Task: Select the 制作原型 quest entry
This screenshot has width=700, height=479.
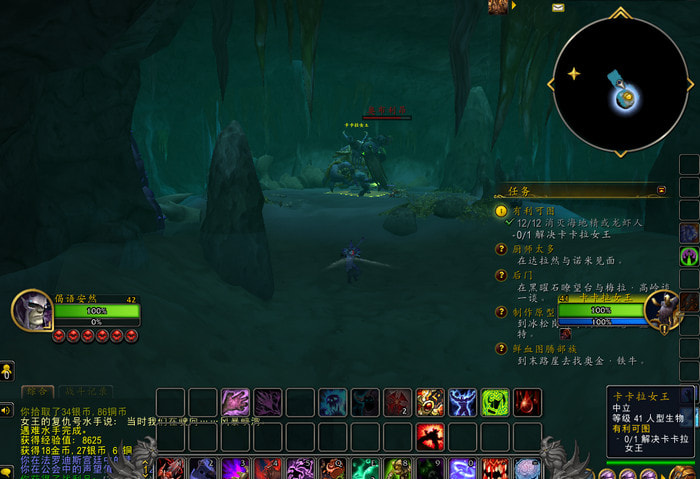Action: tap(534, 311)
